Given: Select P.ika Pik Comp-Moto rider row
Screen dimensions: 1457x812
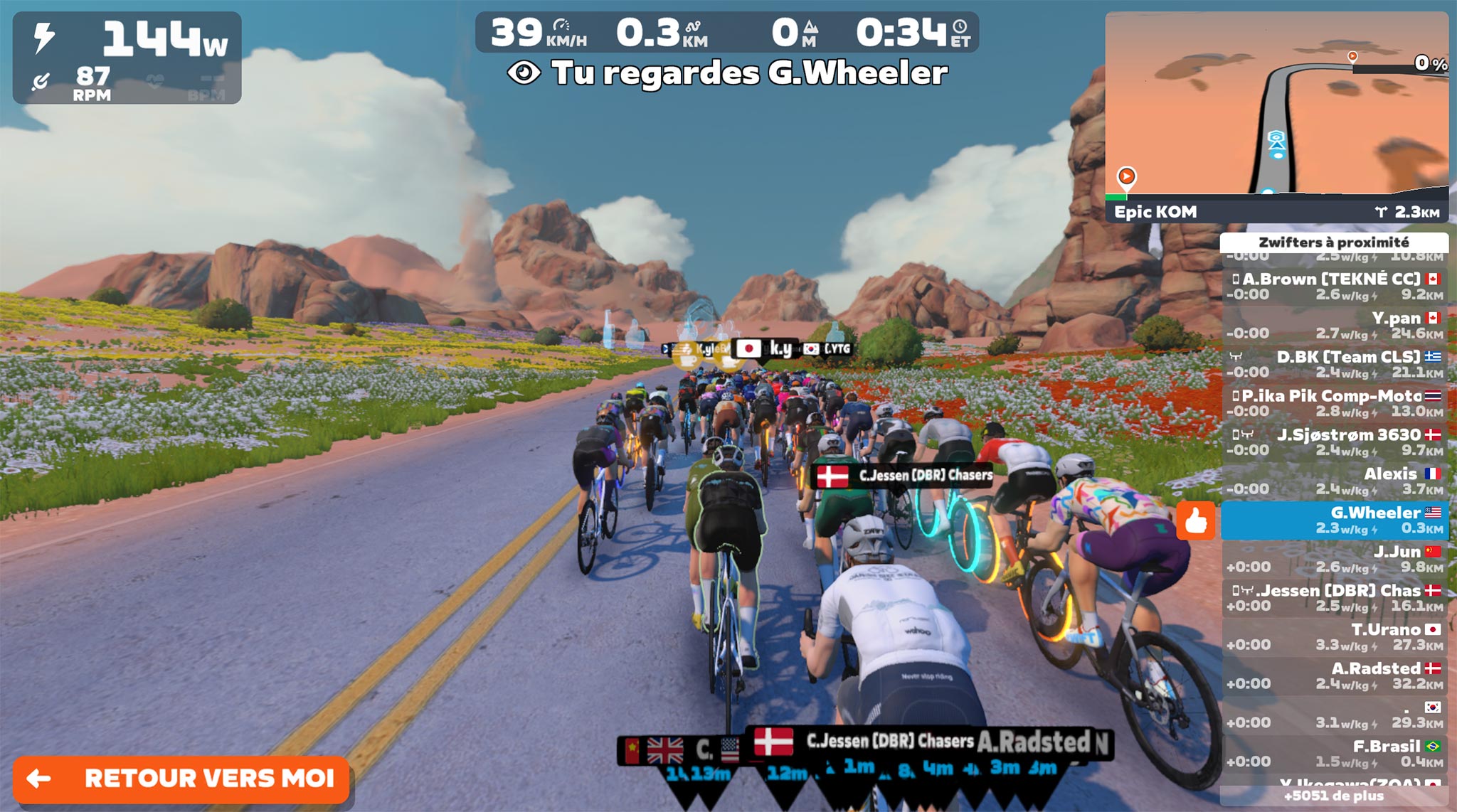Looking at the screenshot, I should coord(1335,403).
